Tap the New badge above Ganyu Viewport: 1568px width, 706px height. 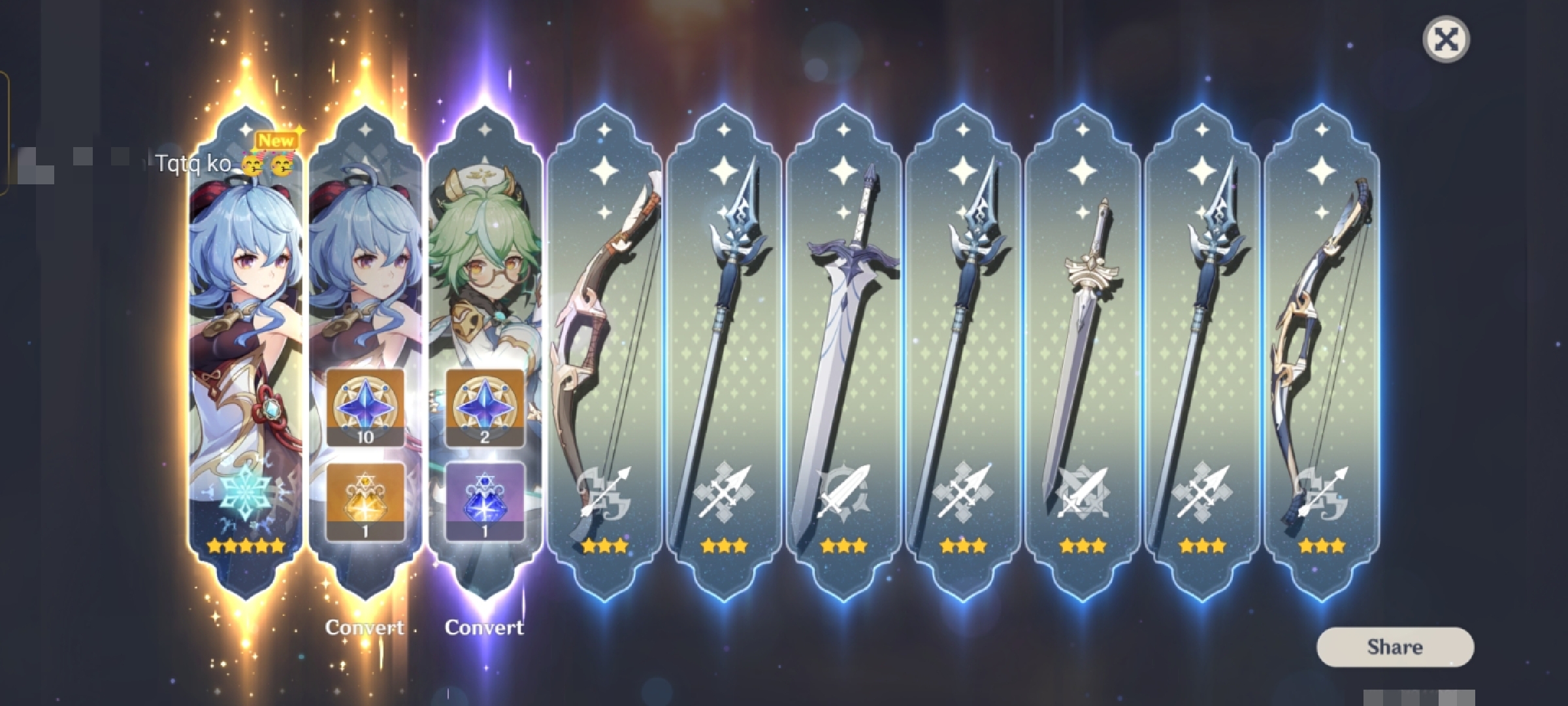[277, 139]
